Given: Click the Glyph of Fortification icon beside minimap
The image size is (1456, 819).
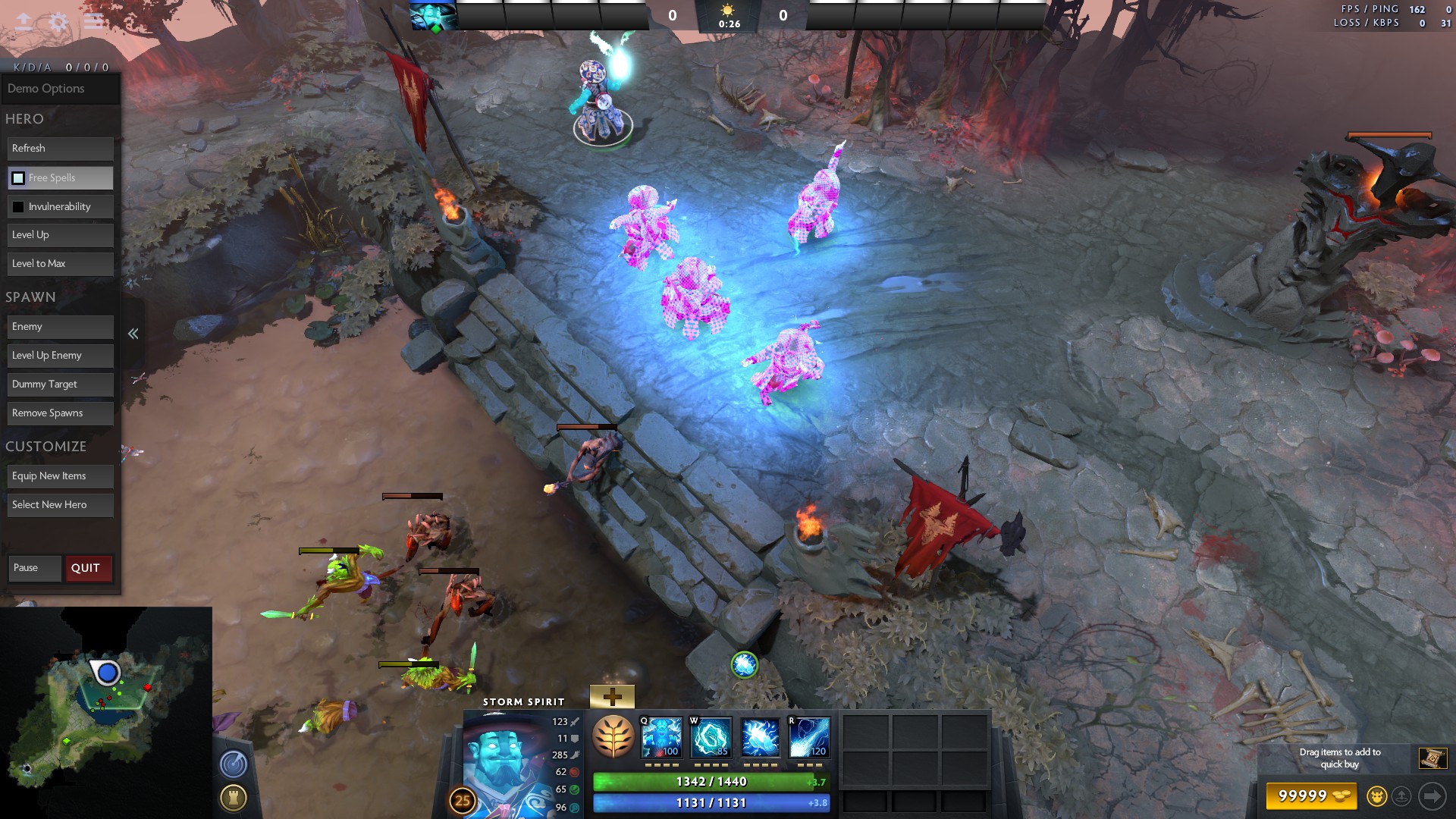Looking at the screenshot, I should tap(235, 797).
